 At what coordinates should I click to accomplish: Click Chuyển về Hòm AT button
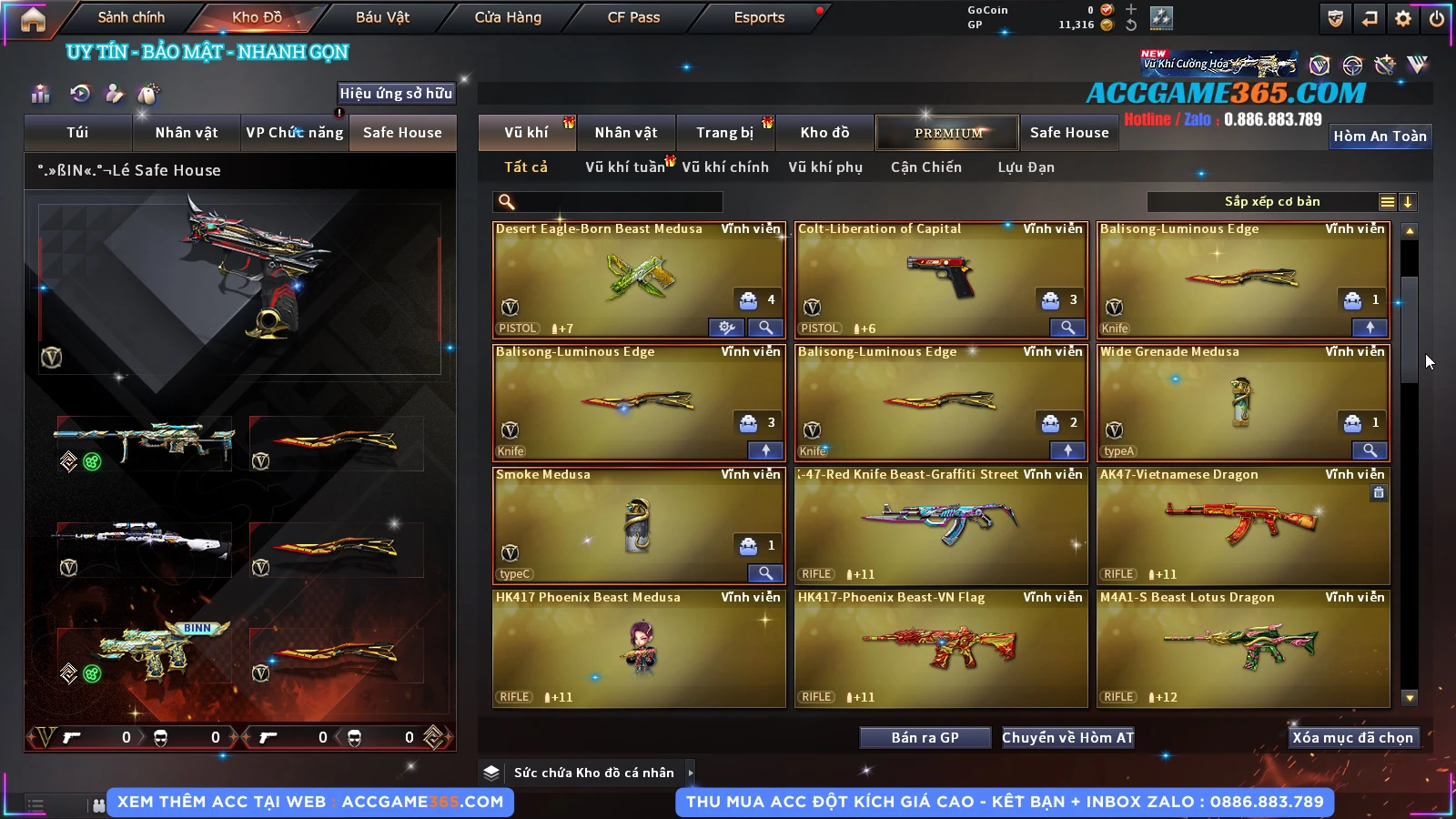pos(1067,738)
